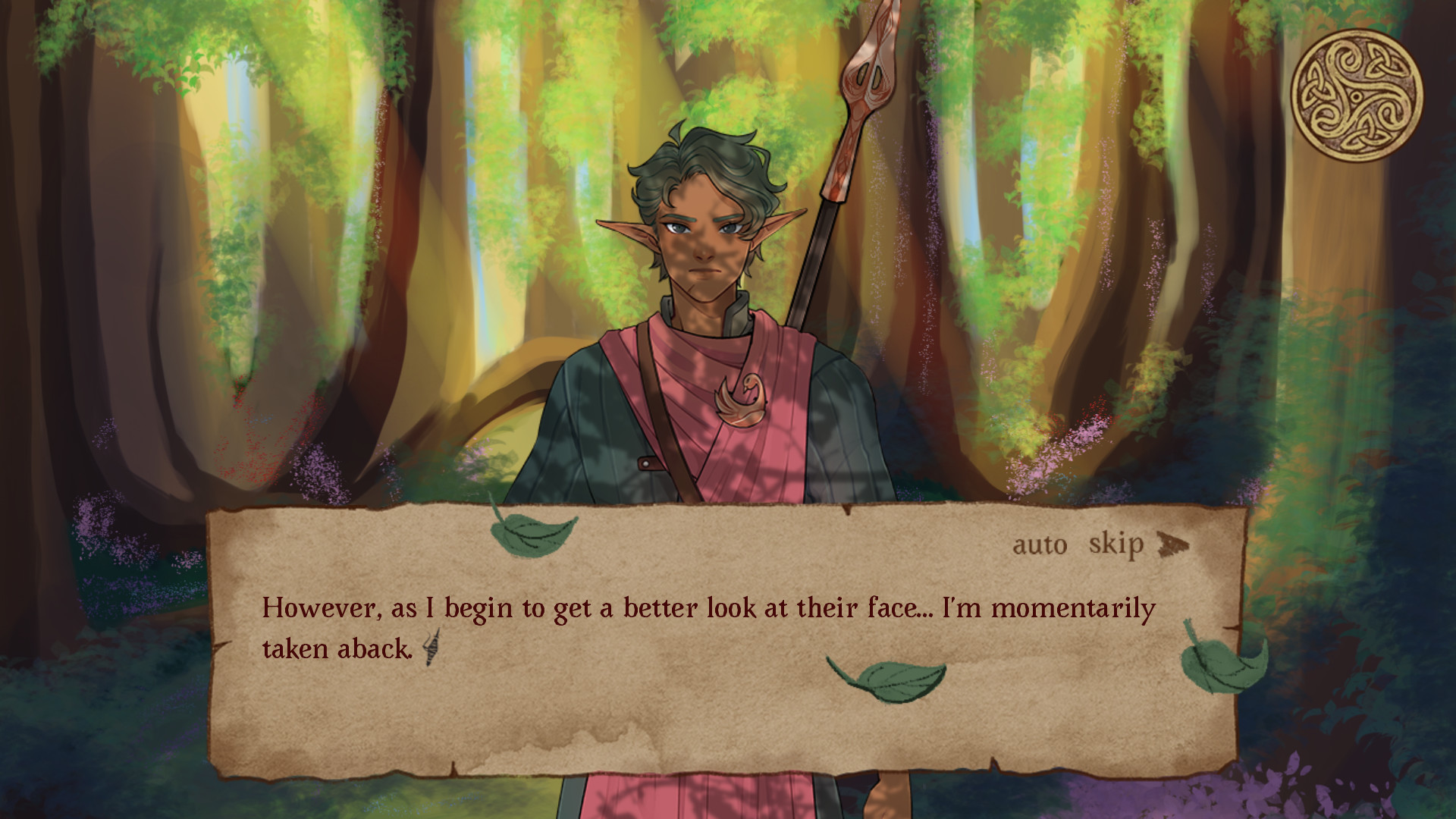Image resolution: width=1456 pixels, height=819 pixels.
Task: Enable skip mode
Action: [x=1116, y=544]
